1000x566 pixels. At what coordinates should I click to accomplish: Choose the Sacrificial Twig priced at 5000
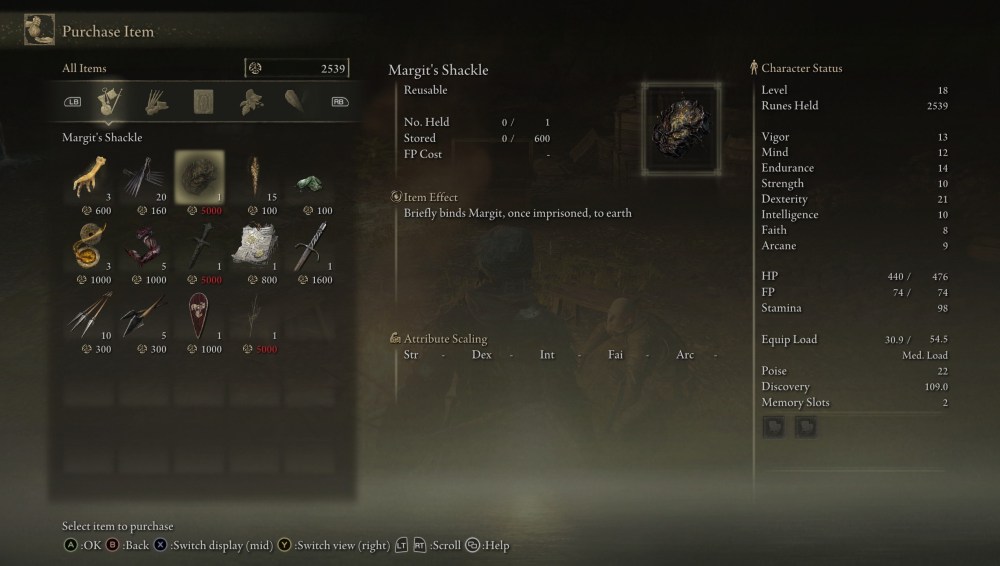[254, 315]
